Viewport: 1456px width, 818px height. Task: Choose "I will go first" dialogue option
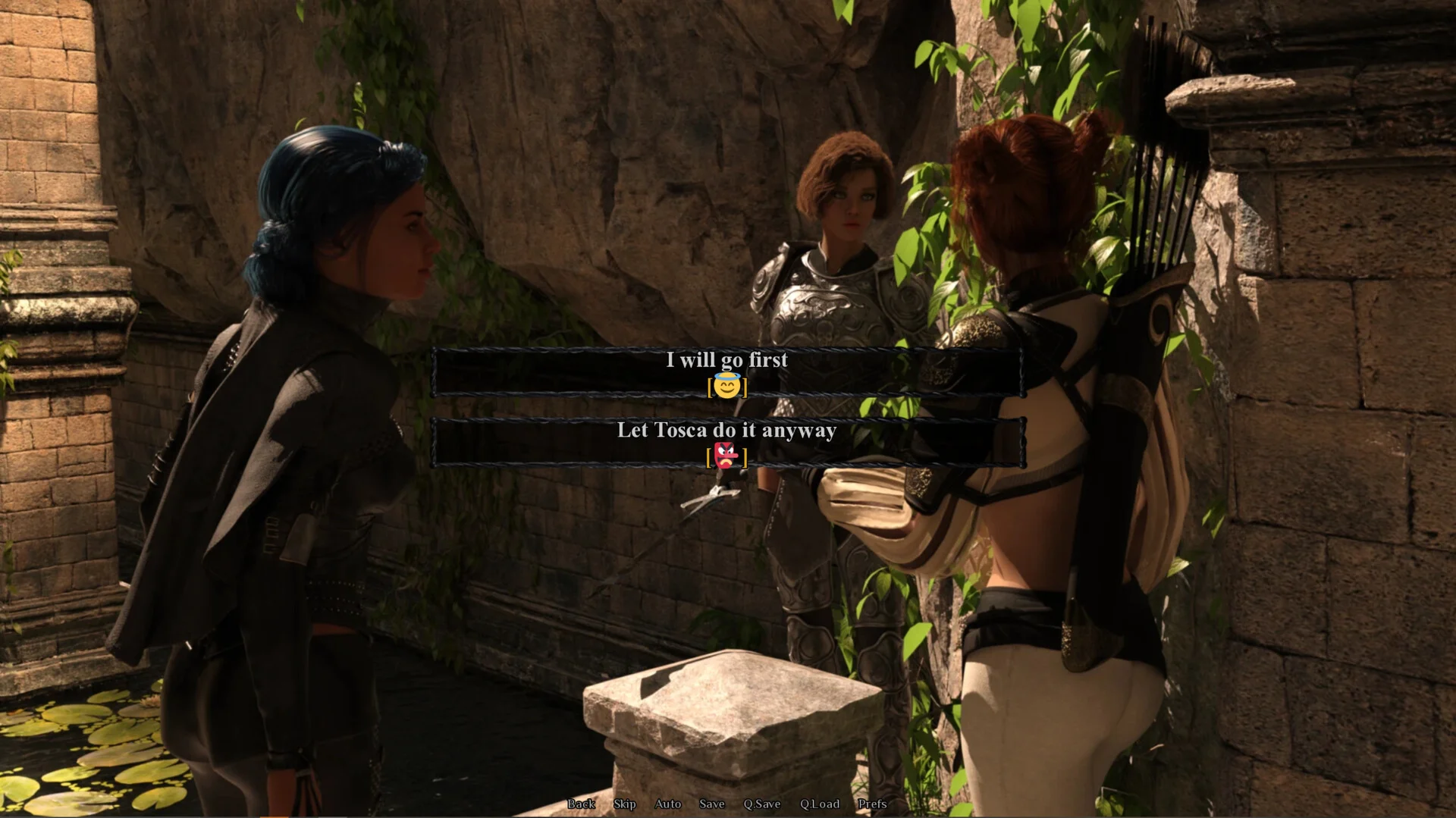coord(726,371)
